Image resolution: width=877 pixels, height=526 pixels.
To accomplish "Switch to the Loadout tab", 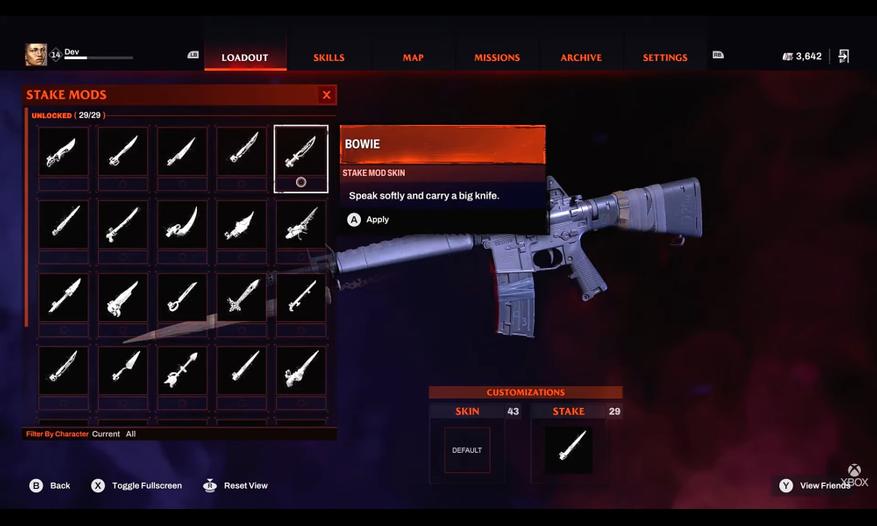I will (245, 57).
